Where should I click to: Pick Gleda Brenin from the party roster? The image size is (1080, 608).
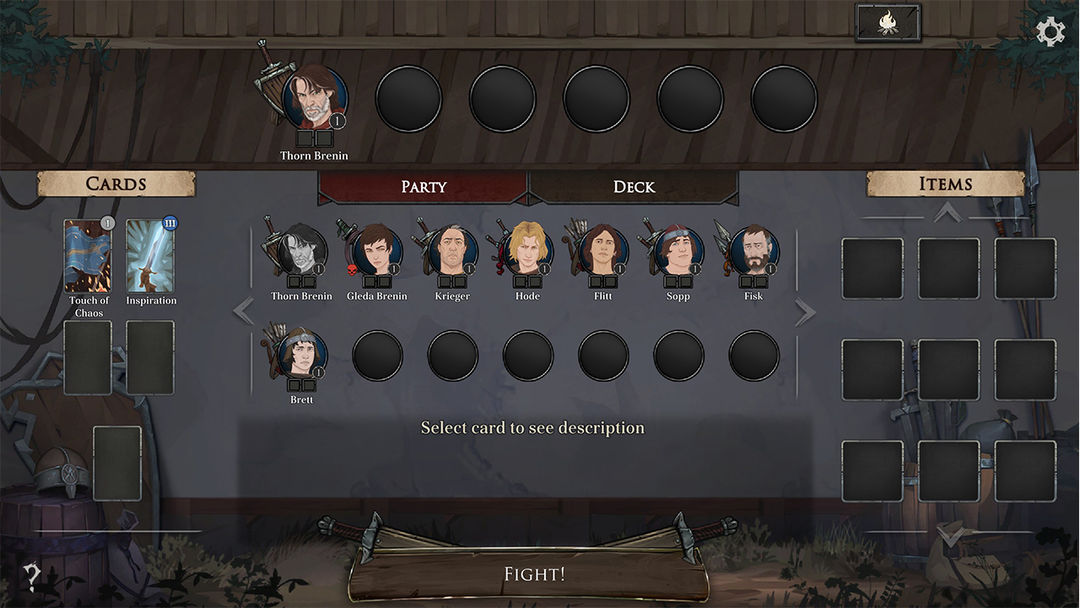[x=377, y=251]
